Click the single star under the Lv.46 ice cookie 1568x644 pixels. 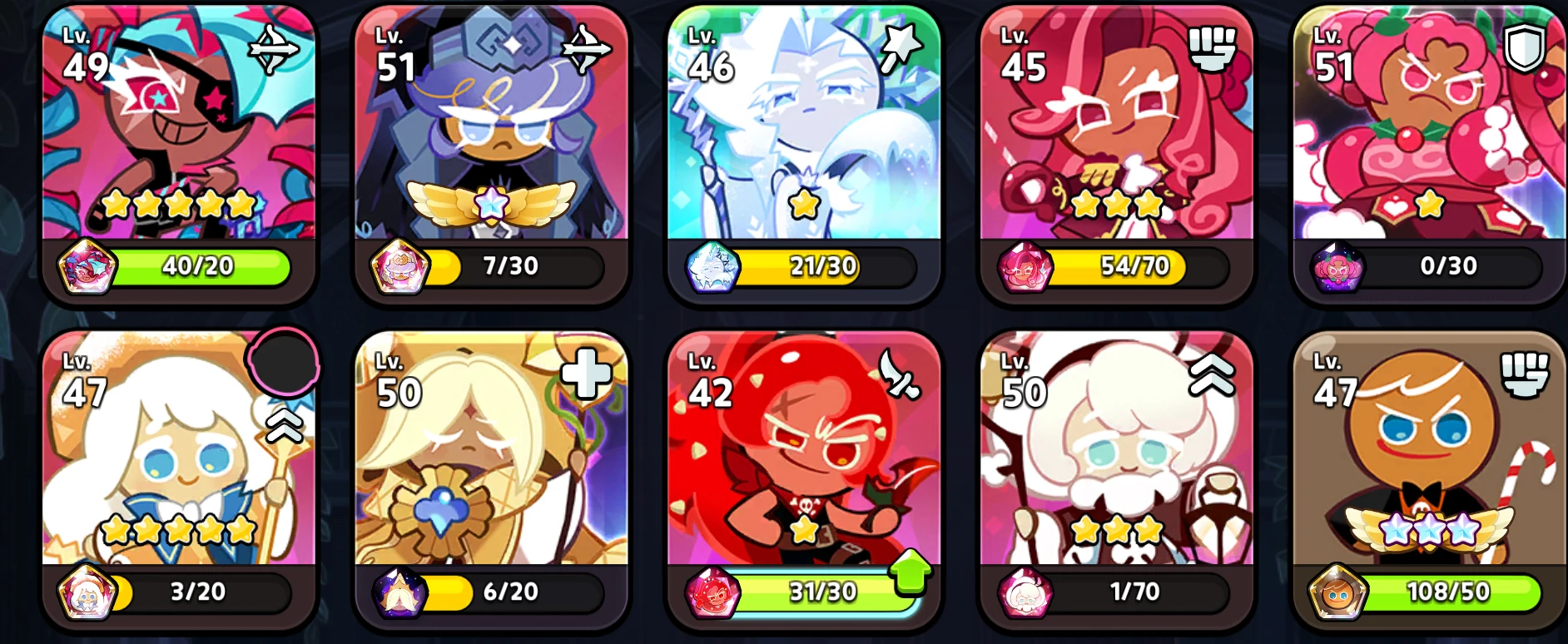click(803, 202)
